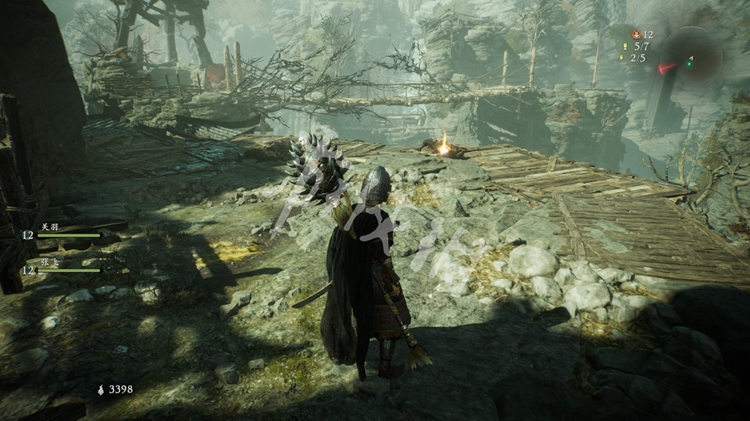Select the orange morale rank icon

634,34
